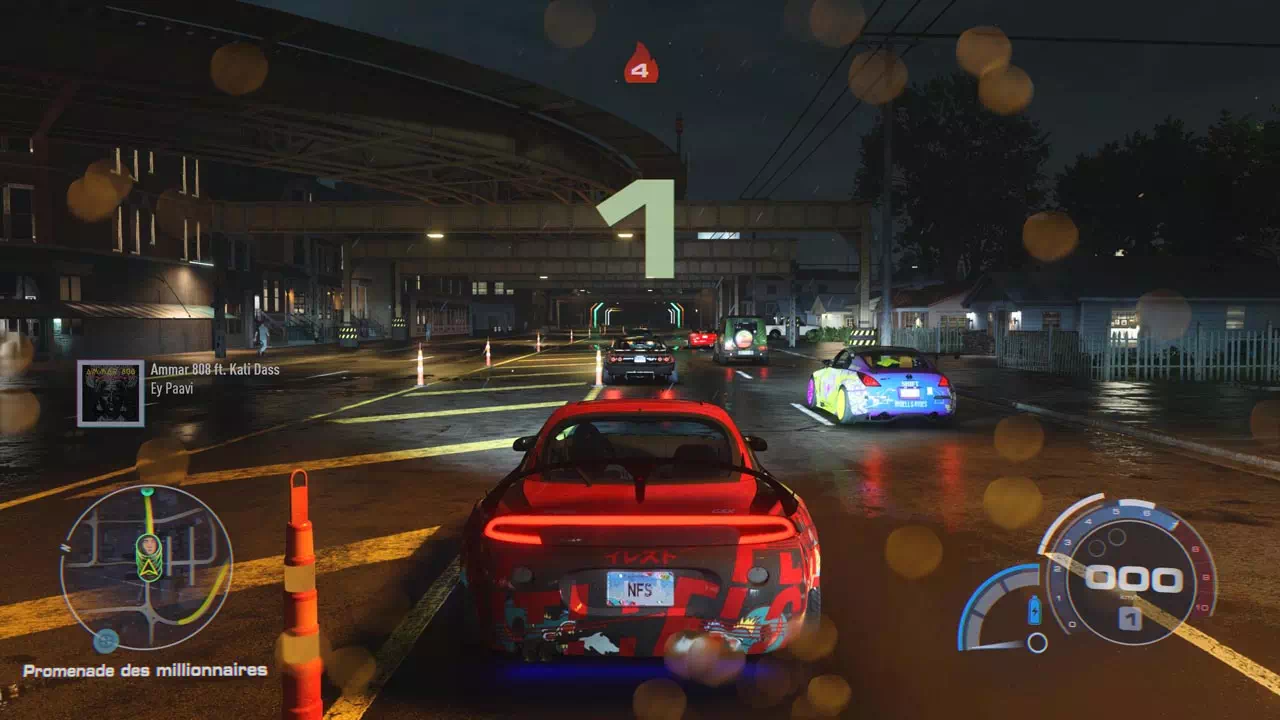Click the blue round icon on minimap edge
Screen dimensions: 1280x720
pos(106,640)
